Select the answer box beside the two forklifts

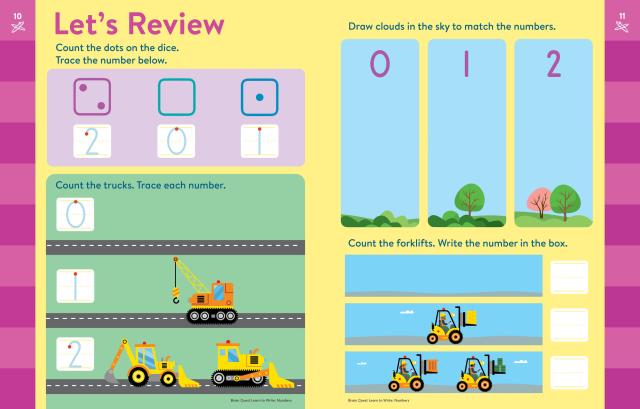[571, 370]
